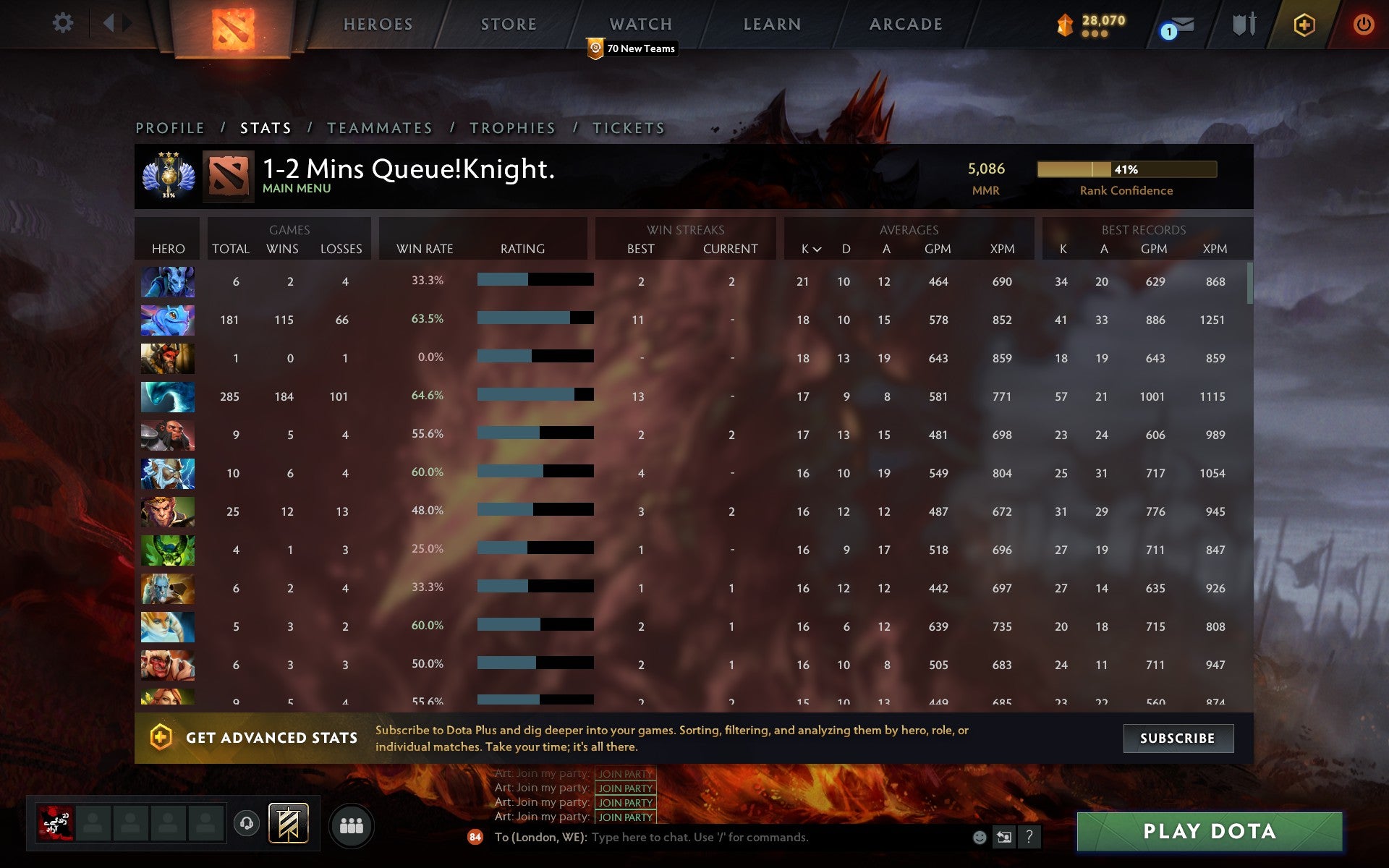Image resolution: width=1389 pixels, height=868 pixels.
Task: Click the 70 New Teams badge under Watch
Action: 632,48
